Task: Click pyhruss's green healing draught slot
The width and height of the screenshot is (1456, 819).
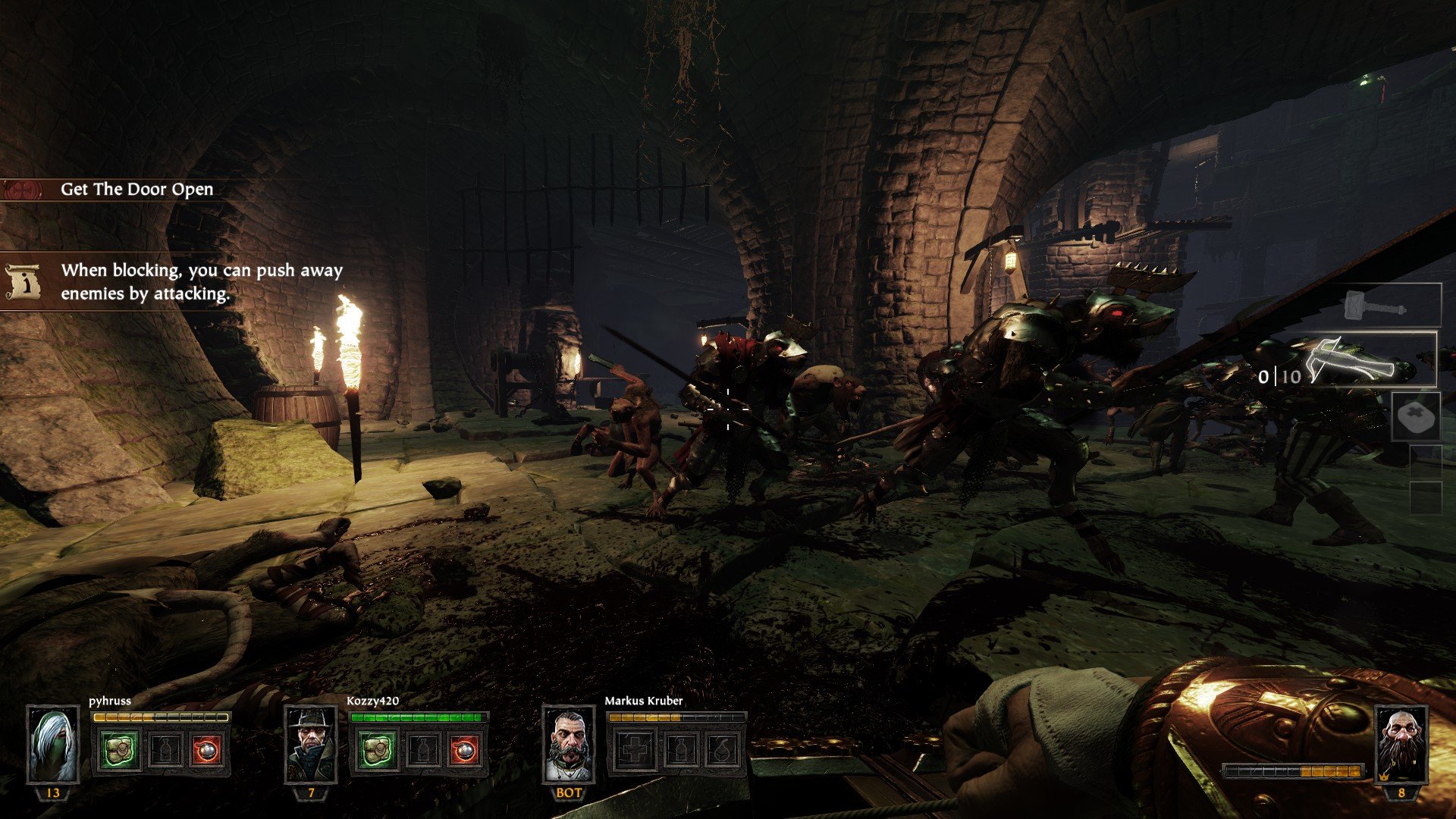Action: point(120,750)
